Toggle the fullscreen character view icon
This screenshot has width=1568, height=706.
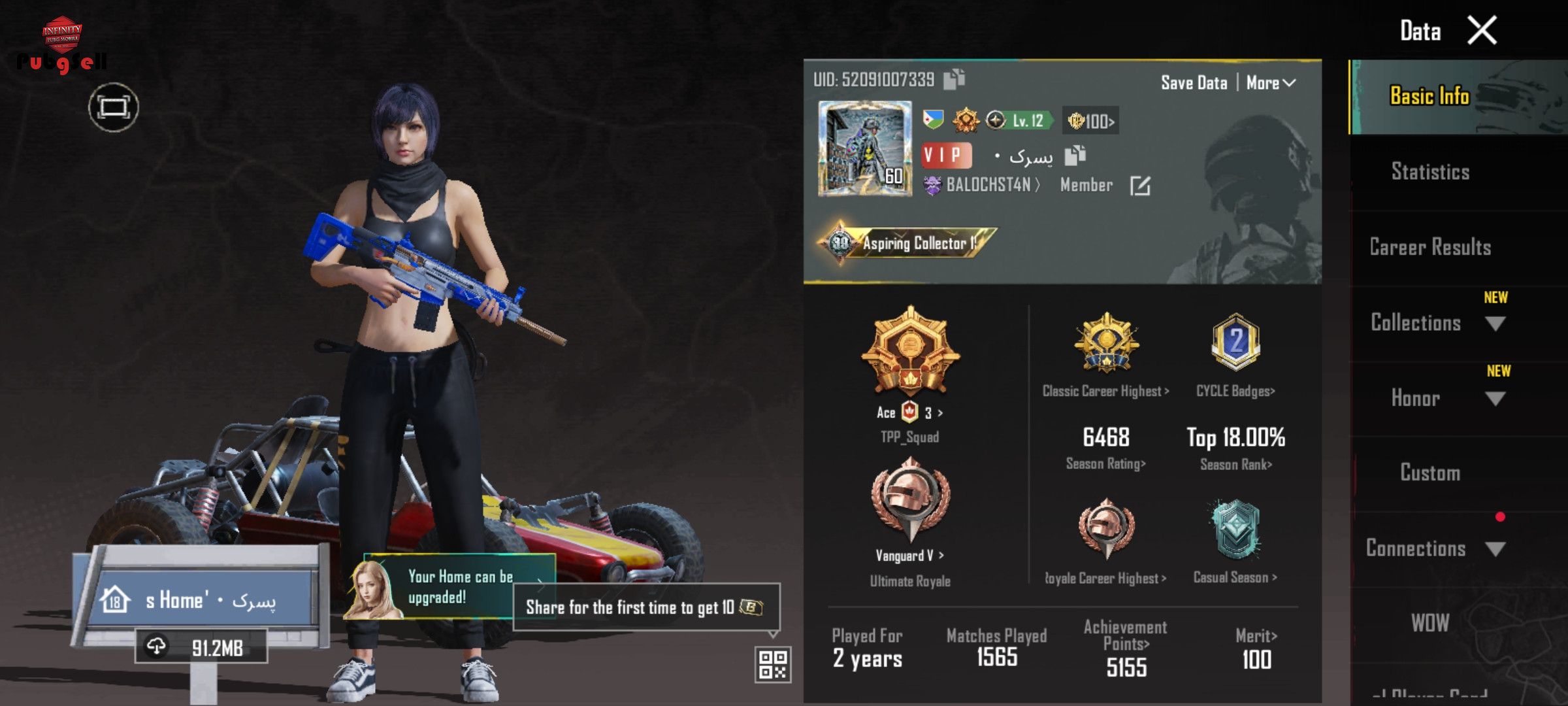(x=114, y=107)
